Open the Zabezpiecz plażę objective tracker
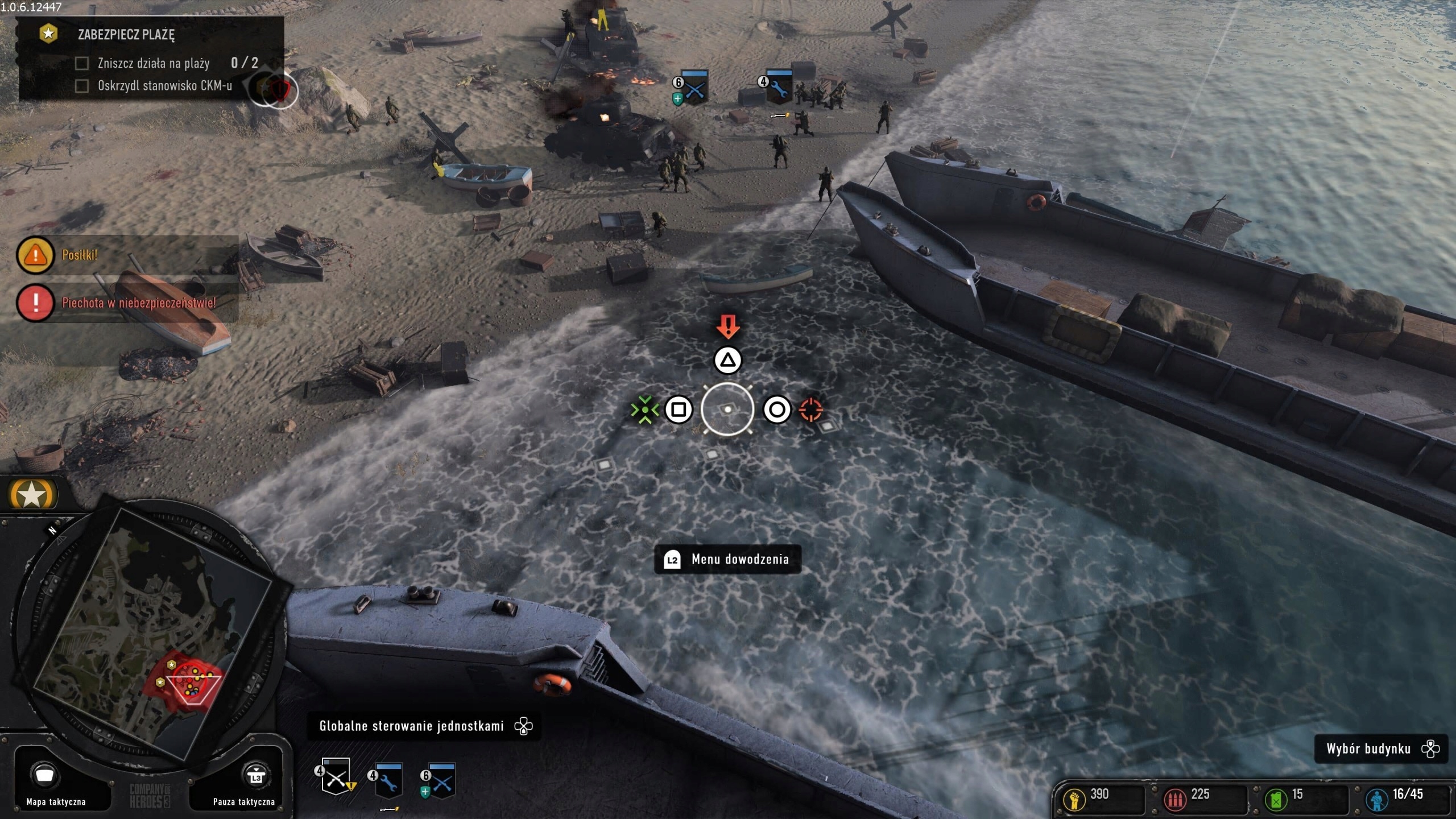 (x=126, y=34)
